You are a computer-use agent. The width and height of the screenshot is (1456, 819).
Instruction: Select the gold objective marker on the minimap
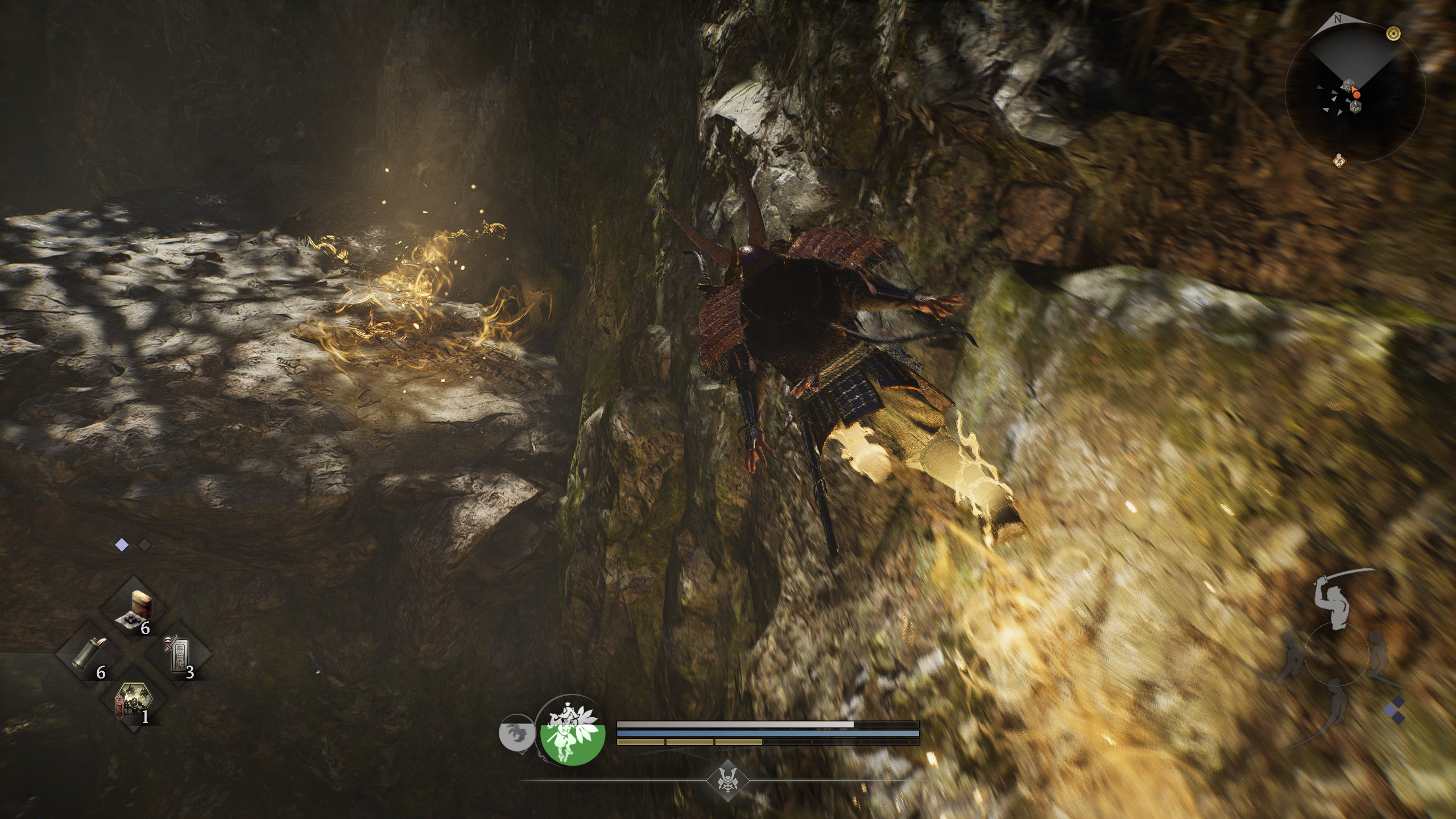click(x=1393, y=33)
